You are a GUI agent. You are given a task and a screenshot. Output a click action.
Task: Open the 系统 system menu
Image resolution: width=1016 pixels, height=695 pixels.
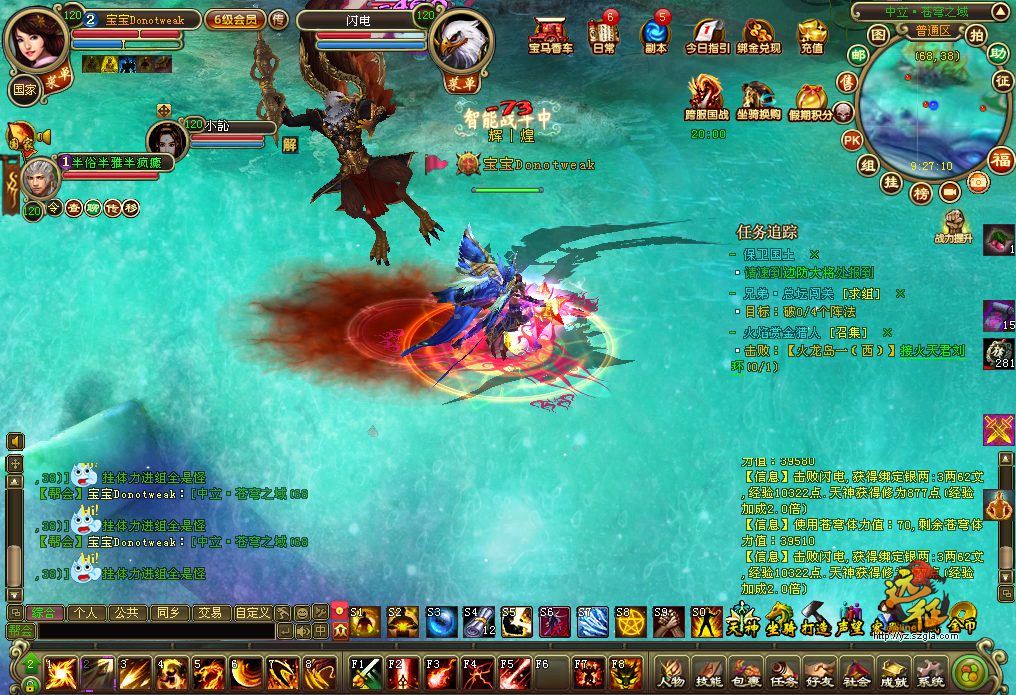[x=929, y=672]
